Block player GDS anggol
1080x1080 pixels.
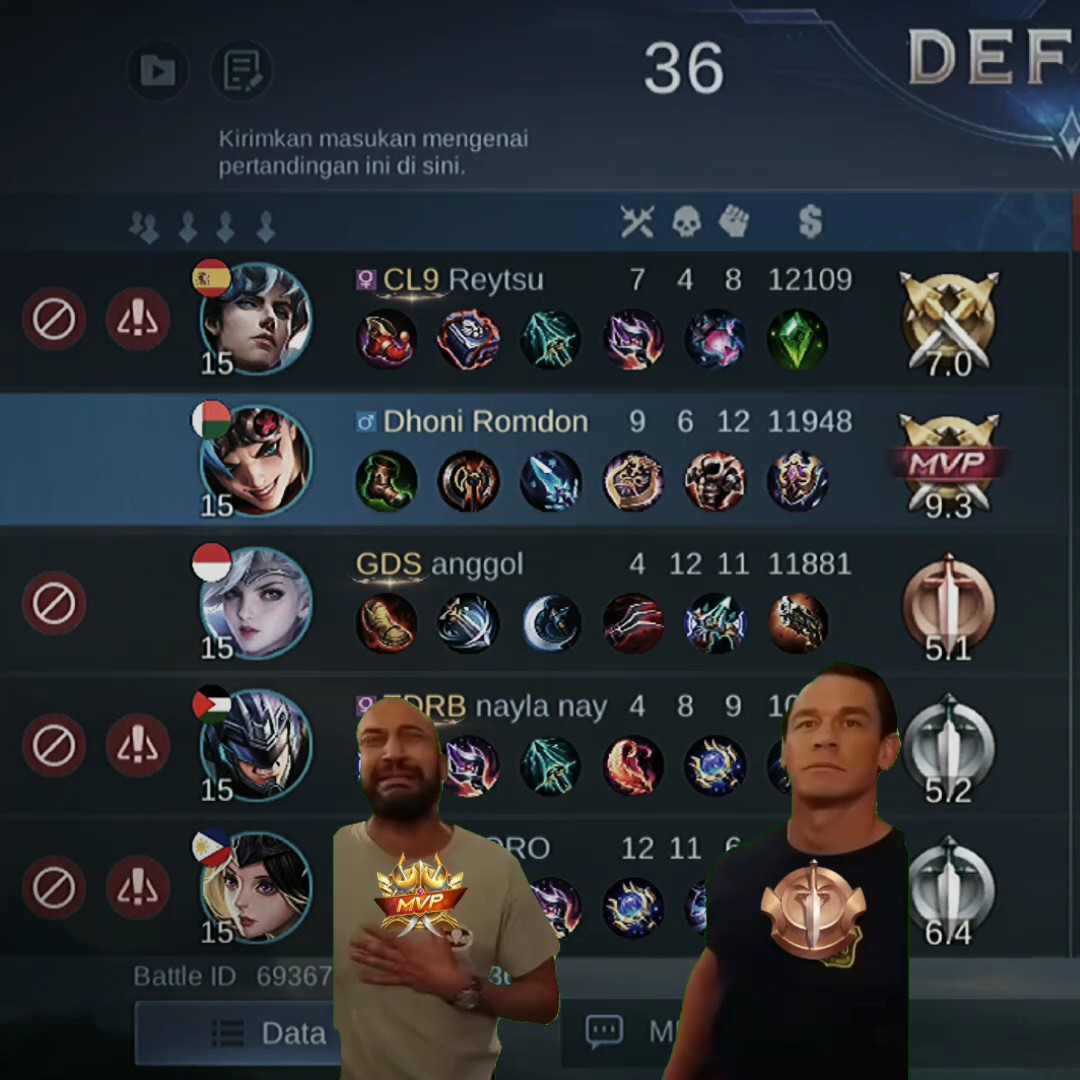[x=54, y=603]
